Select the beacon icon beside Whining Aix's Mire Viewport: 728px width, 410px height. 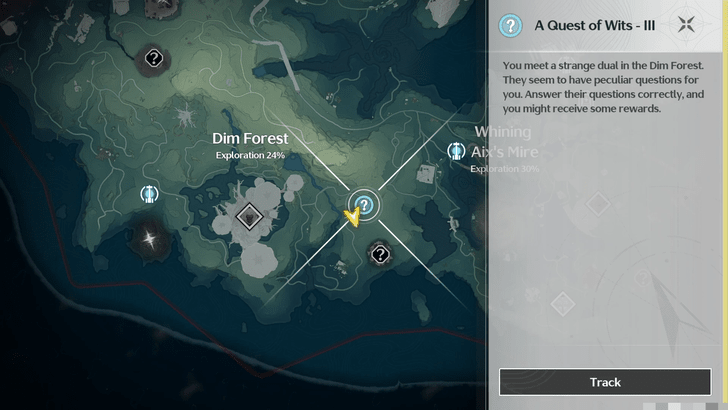point(456,151)
